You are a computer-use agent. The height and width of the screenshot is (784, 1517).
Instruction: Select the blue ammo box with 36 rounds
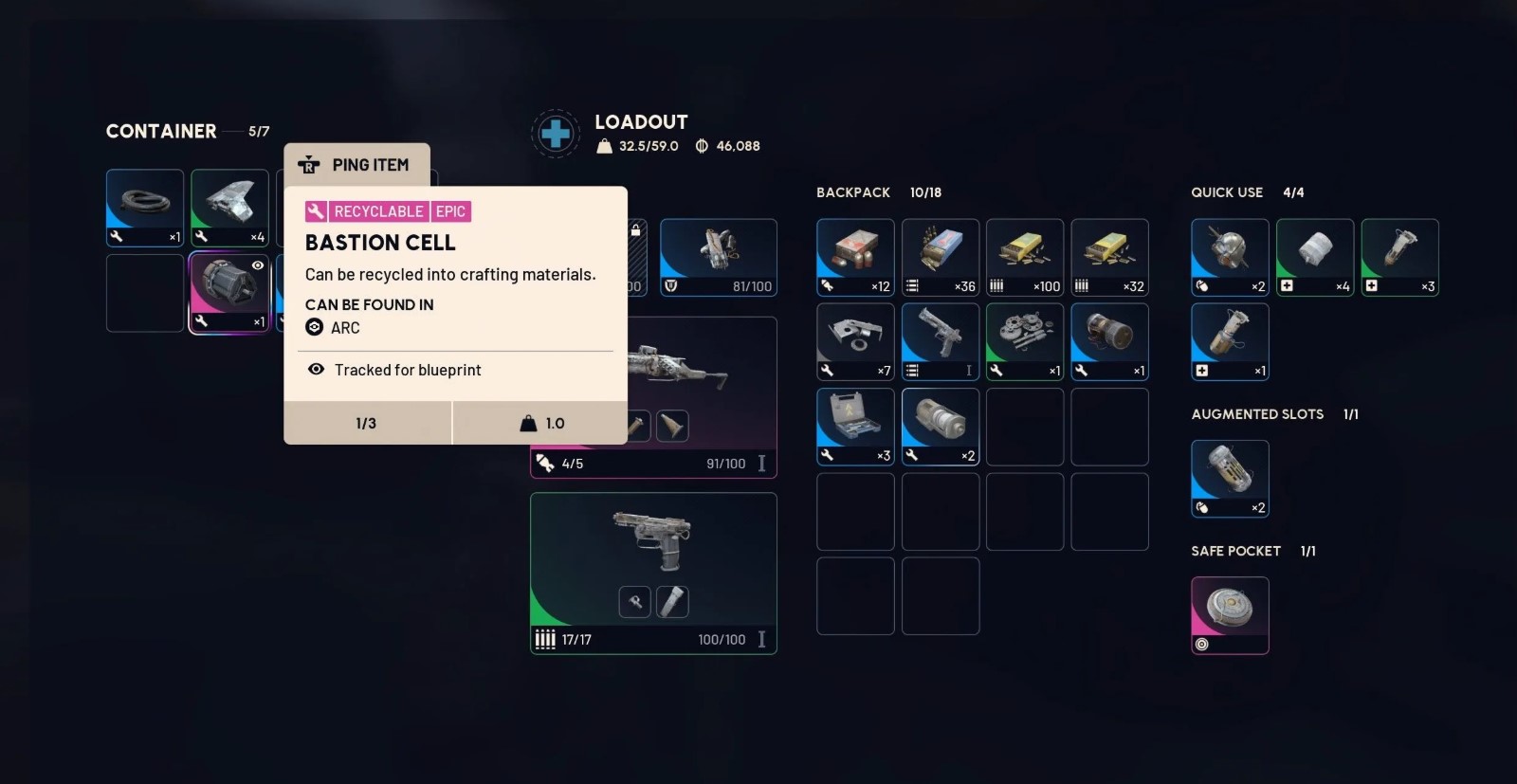point(941,257)
